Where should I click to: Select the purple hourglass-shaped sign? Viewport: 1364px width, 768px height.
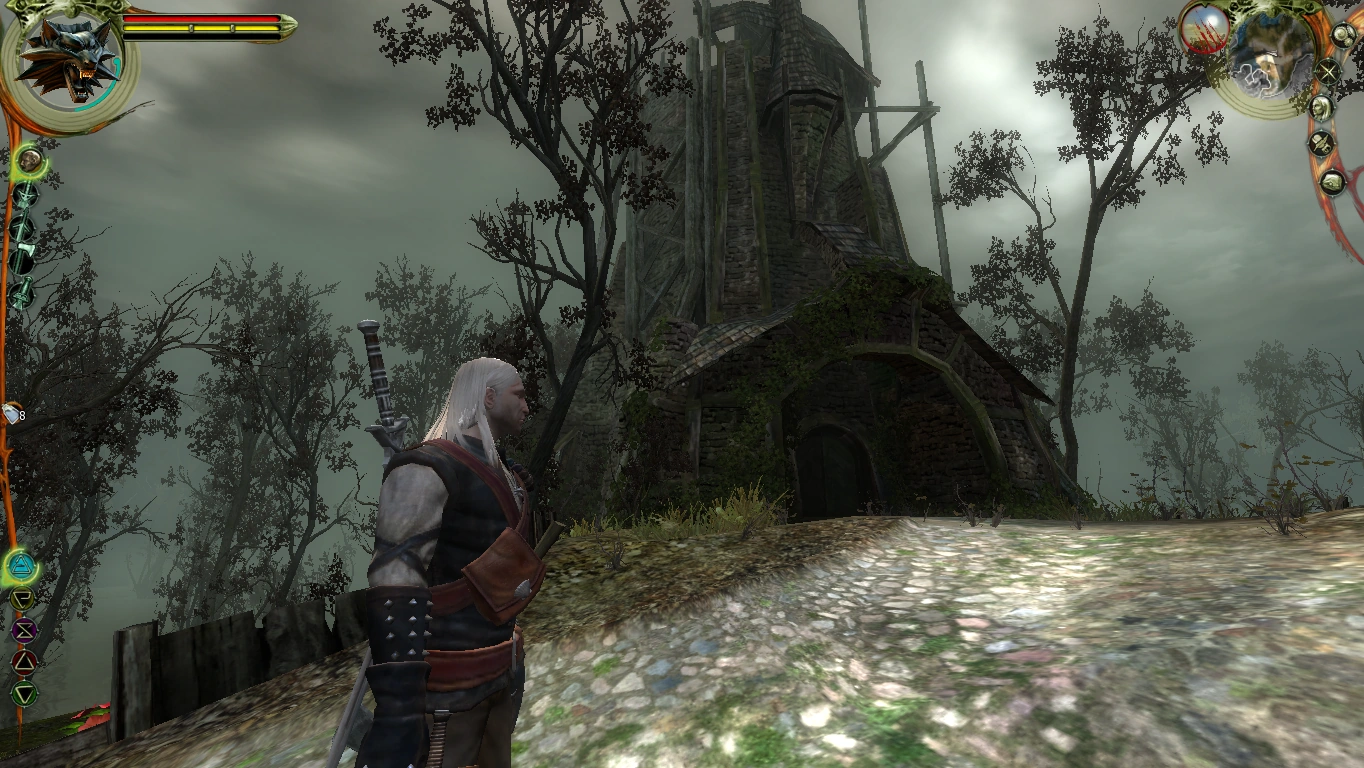(x=24, y=631)
